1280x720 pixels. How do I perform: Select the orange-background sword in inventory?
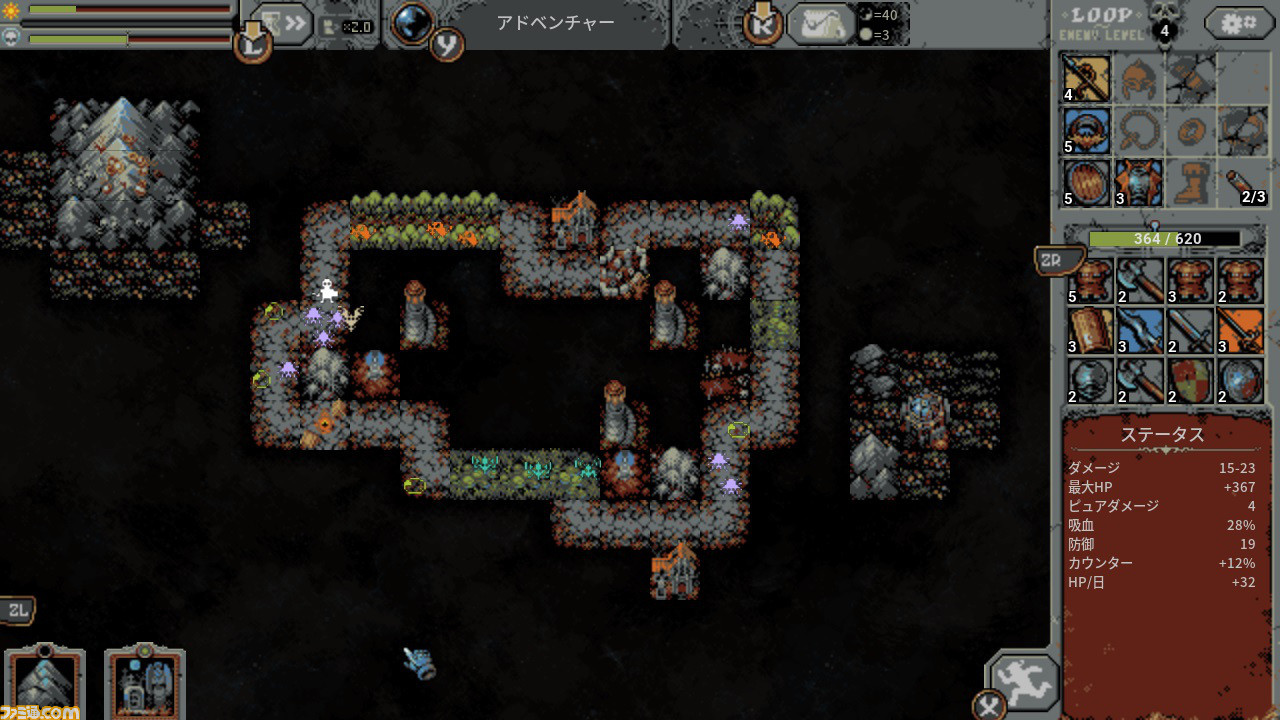(1240, 331)
